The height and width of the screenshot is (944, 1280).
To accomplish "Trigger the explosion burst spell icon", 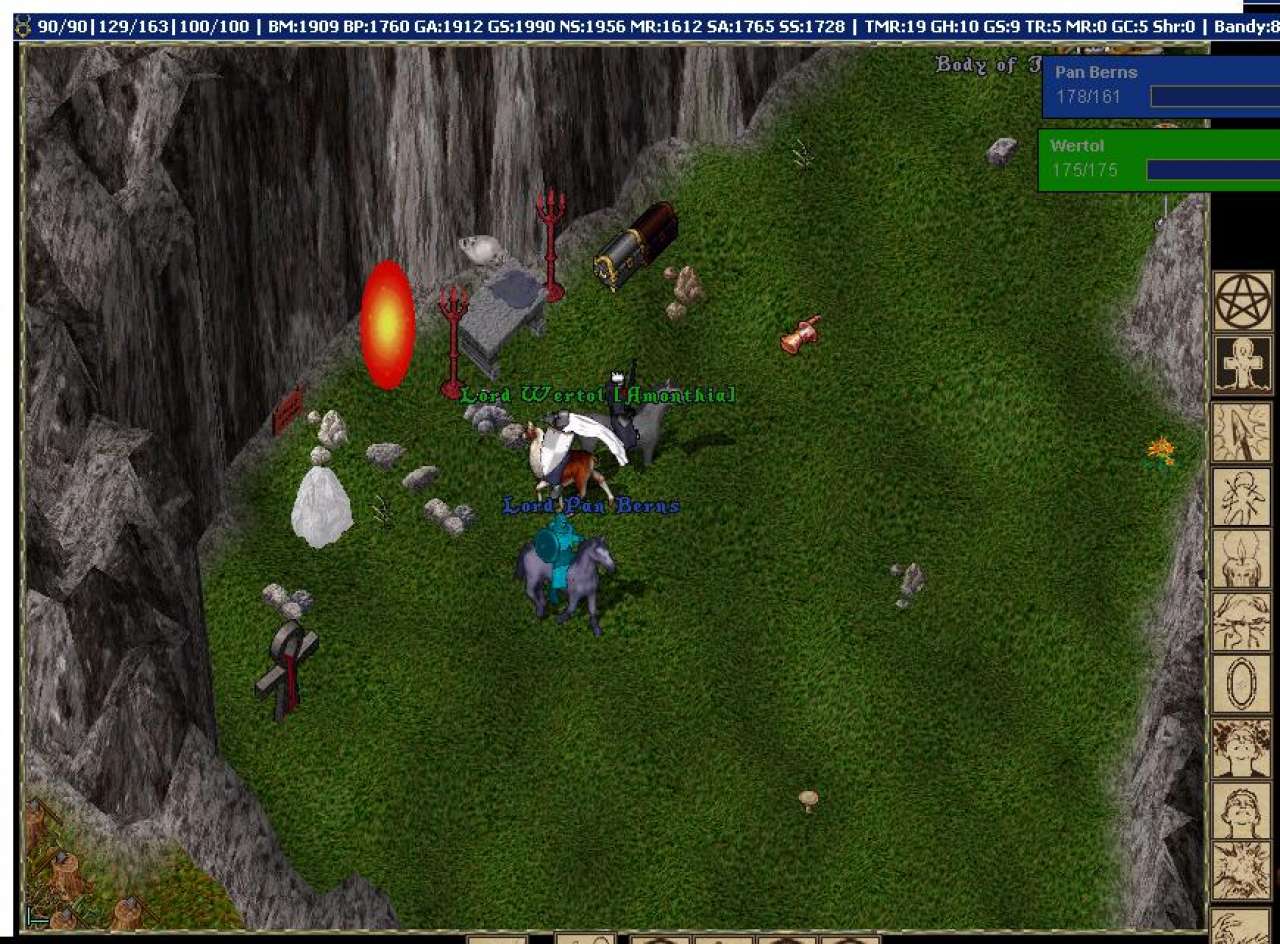I will (1241, 871).
